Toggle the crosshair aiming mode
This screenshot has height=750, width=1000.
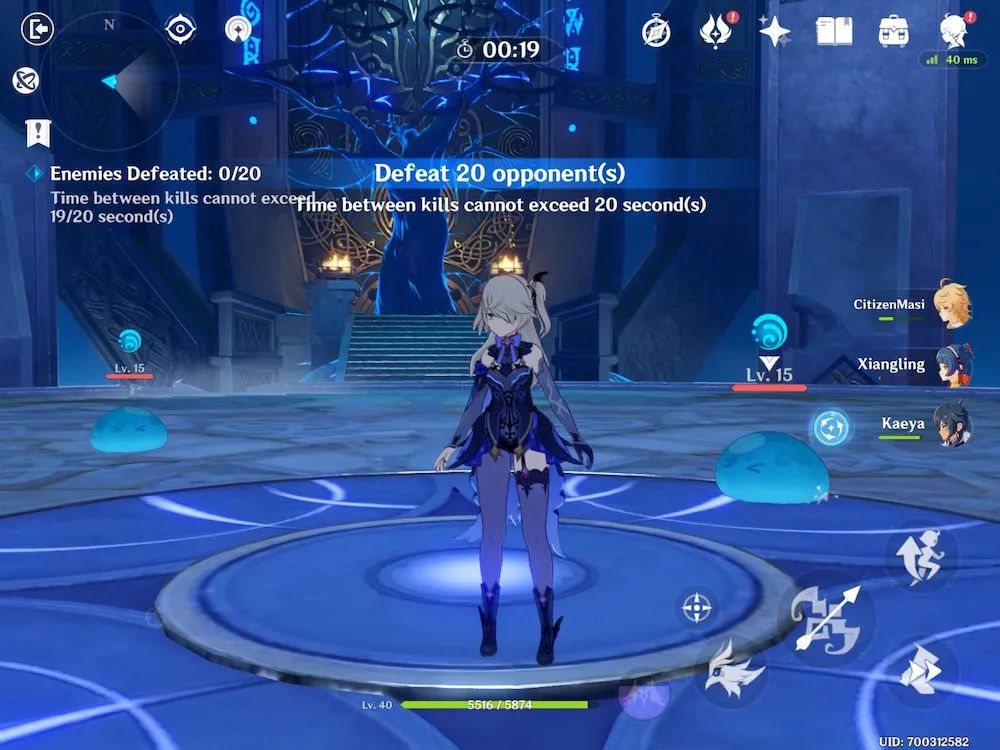coord(697,607)
